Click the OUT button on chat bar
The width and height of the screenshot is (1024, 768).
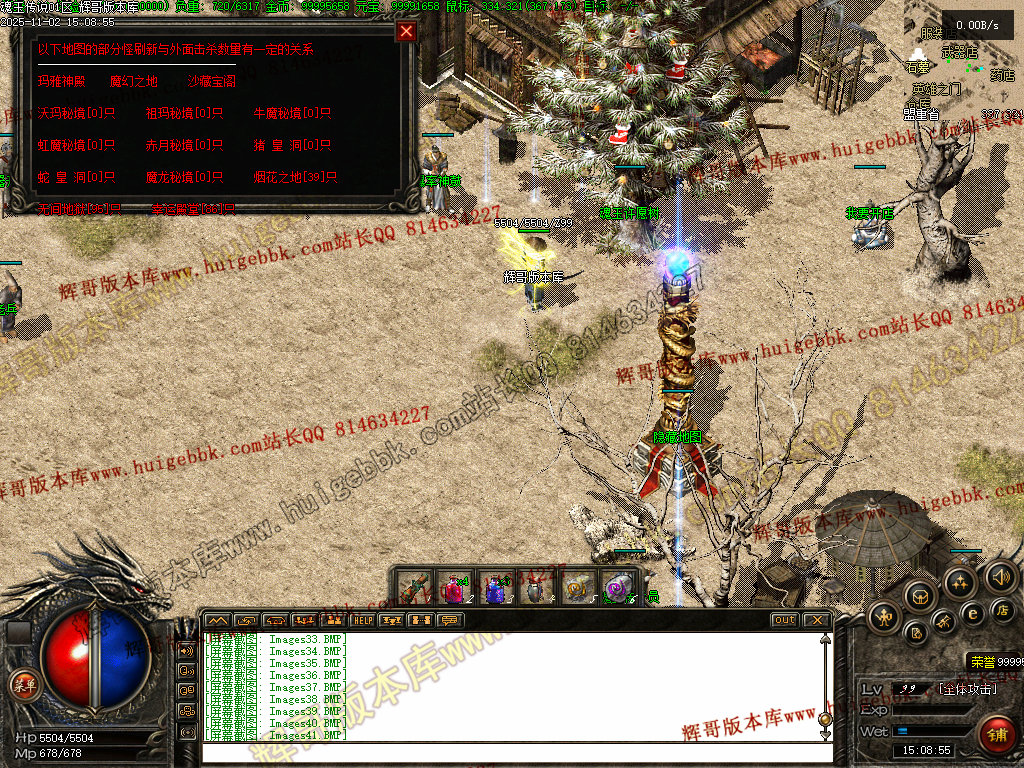784,620
